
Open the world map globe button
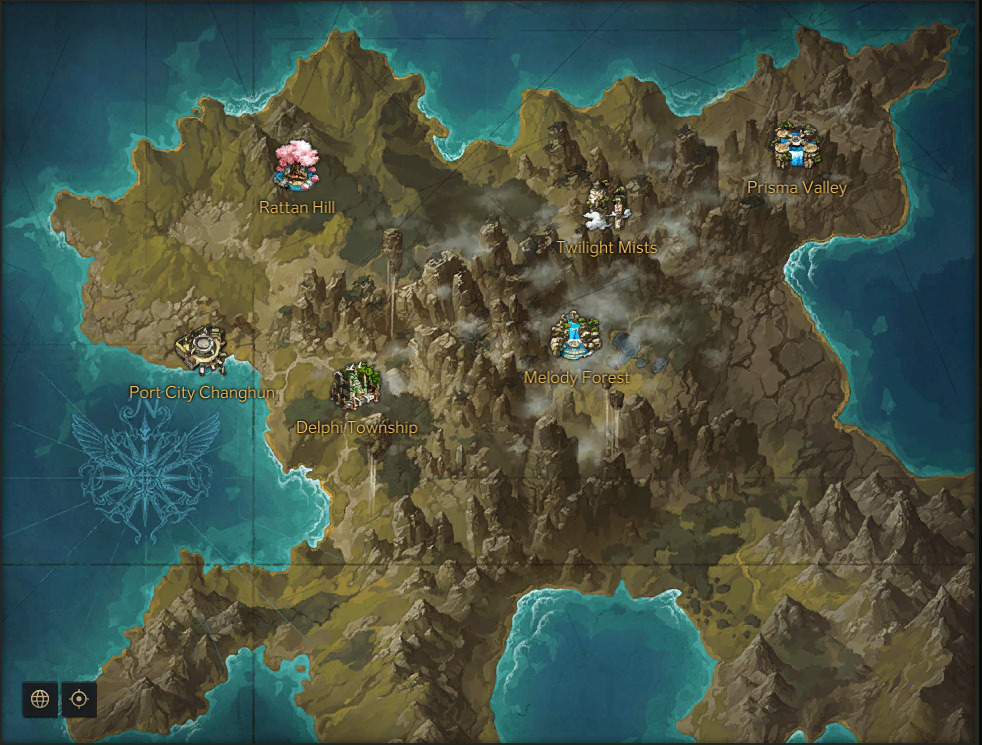click(40, 699)
